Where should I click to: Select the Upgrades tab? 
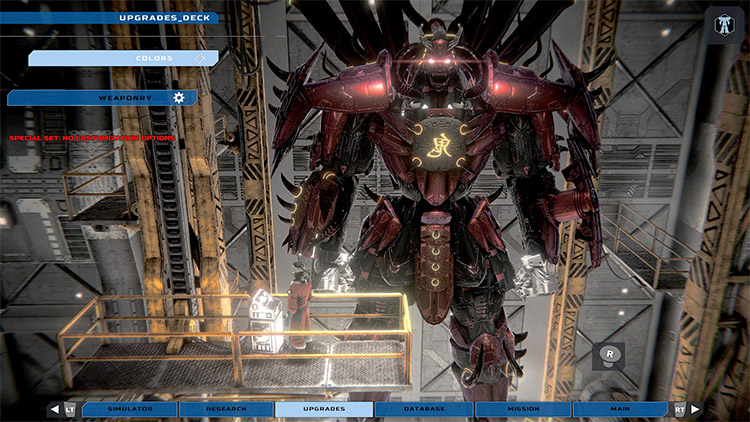(324, 409)
